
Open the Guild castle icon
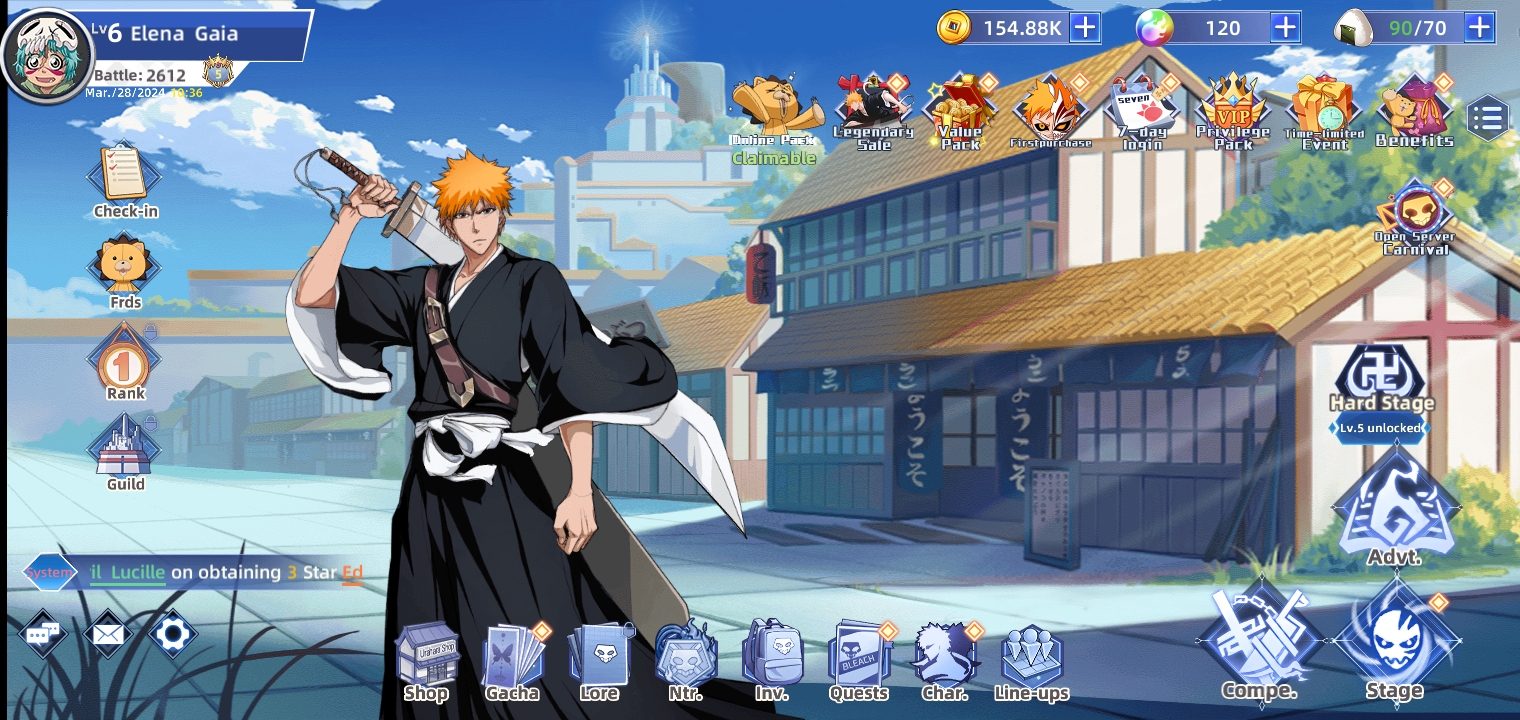[x=125, y=448]
